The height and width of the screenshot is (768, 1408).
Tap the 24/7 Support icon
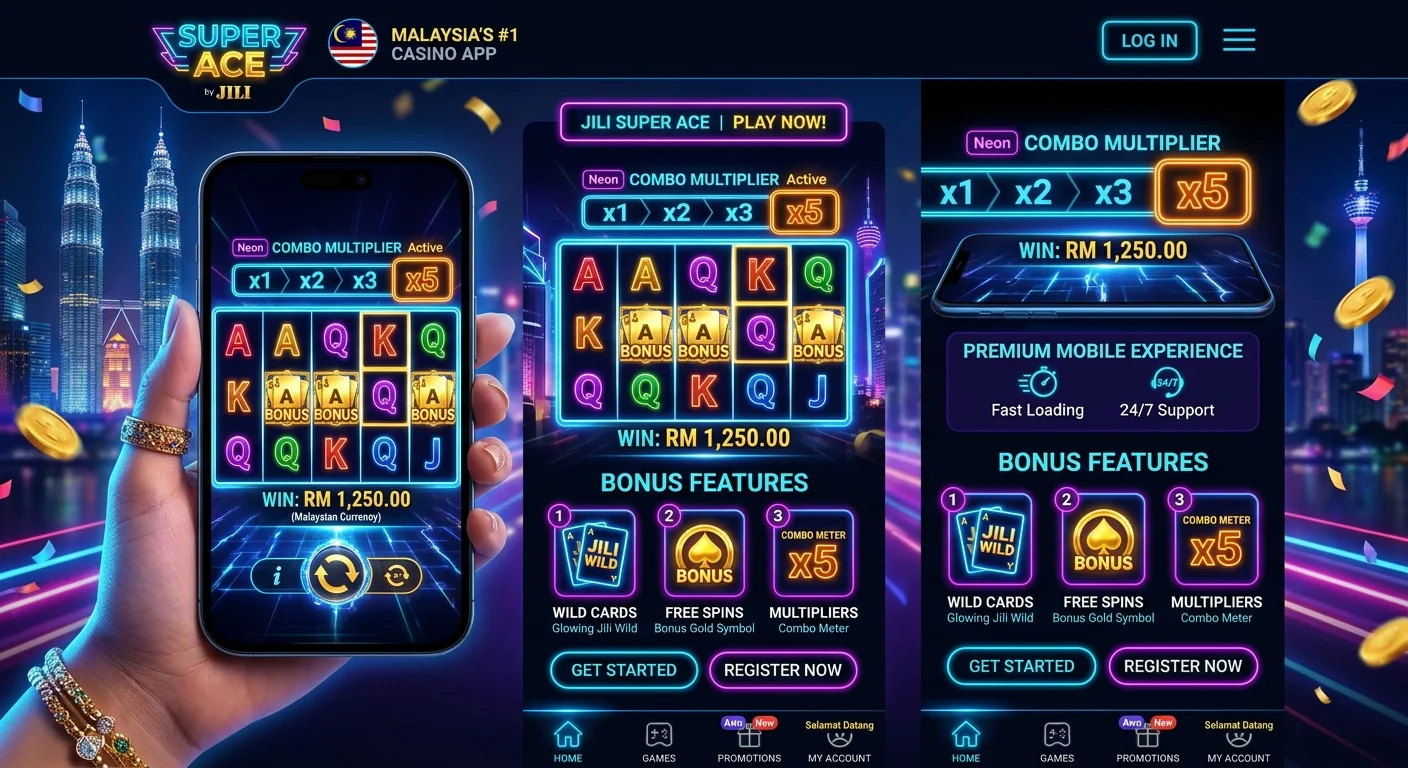pos(1166,383)
